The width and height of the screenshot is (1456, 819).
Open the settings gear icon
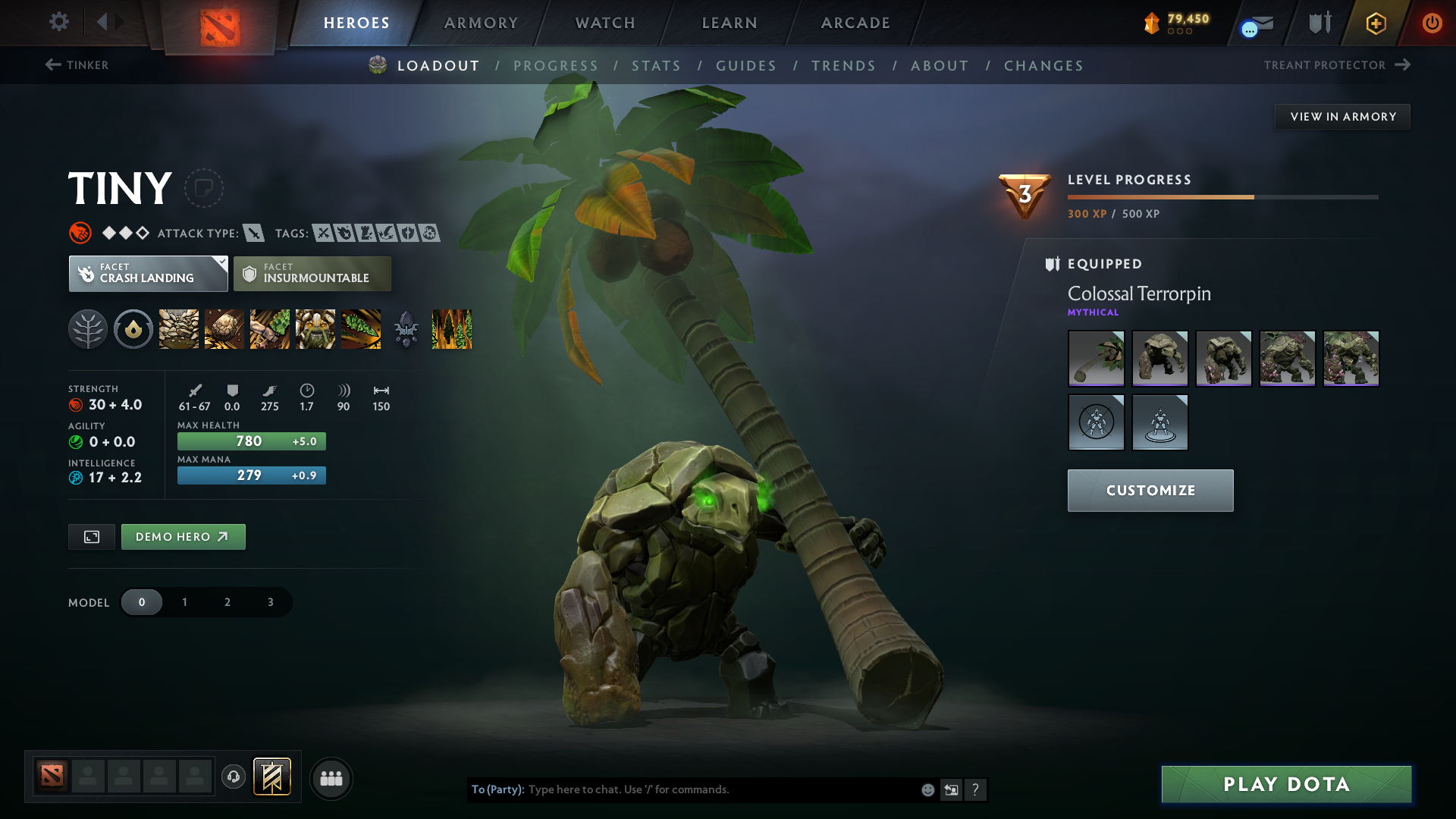(59, 22)
